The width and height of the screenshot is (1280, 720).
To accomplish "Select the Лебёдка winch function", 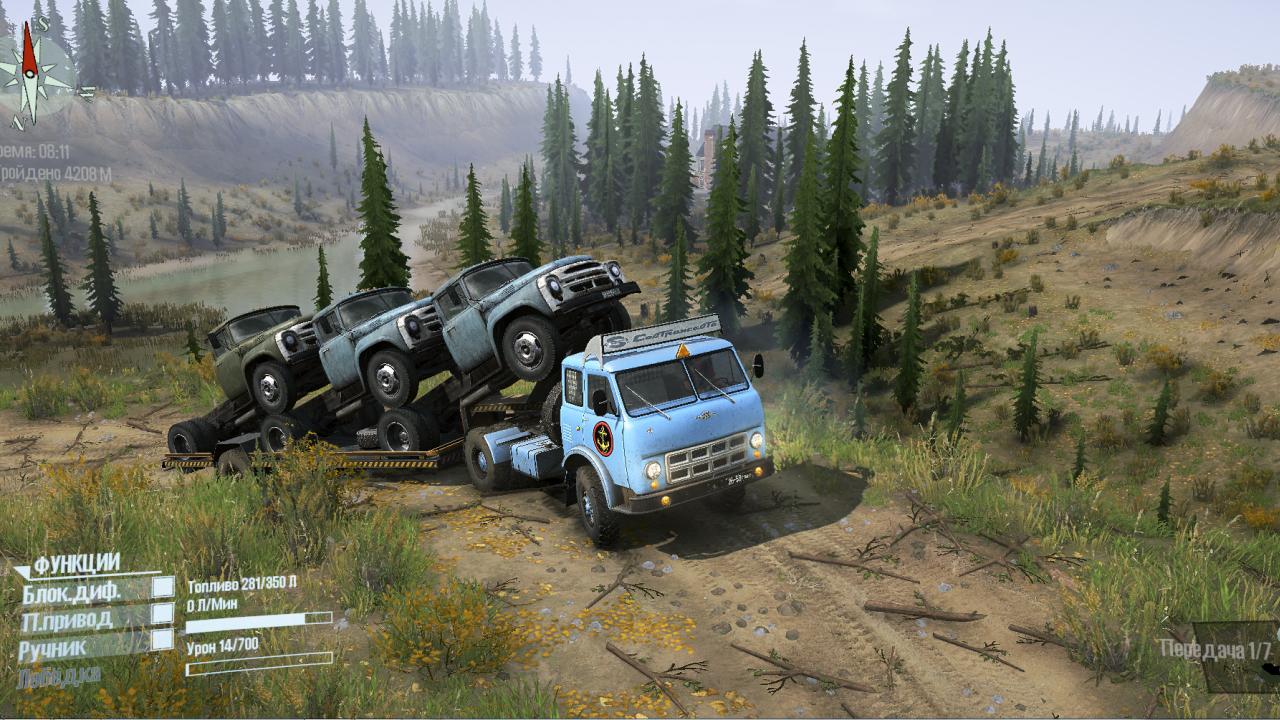I will coord(58,676).
